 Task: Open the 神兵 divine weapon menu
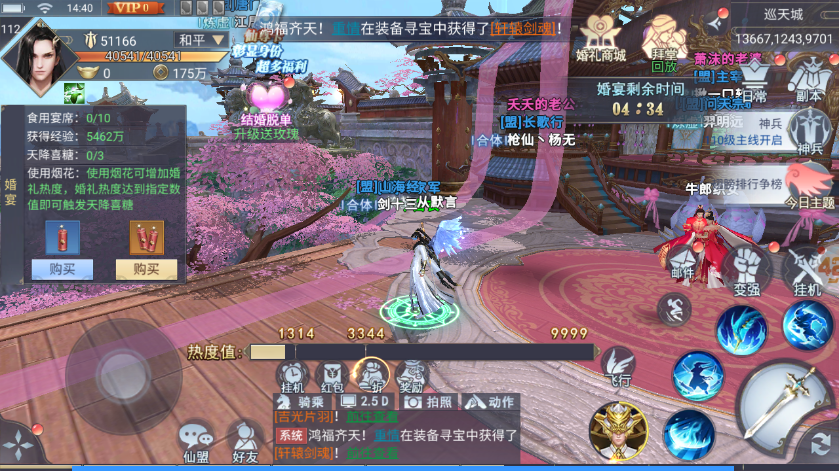coord(808,132)
